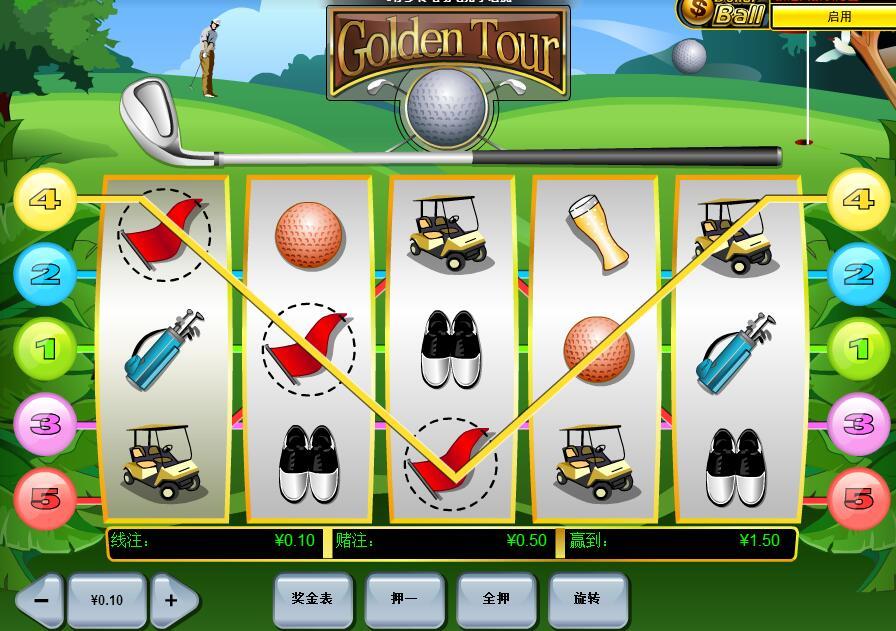Enable the Dollar Ball 启用 option

838,17
